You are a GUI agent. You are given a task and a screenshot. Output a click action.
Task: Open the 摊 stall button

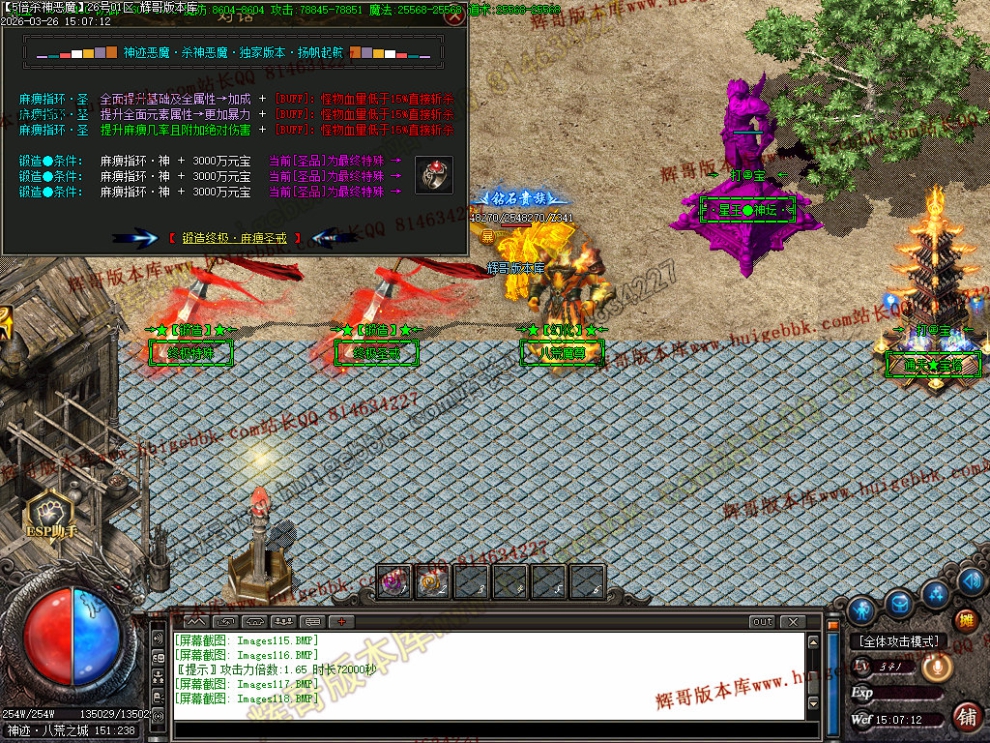965,621
